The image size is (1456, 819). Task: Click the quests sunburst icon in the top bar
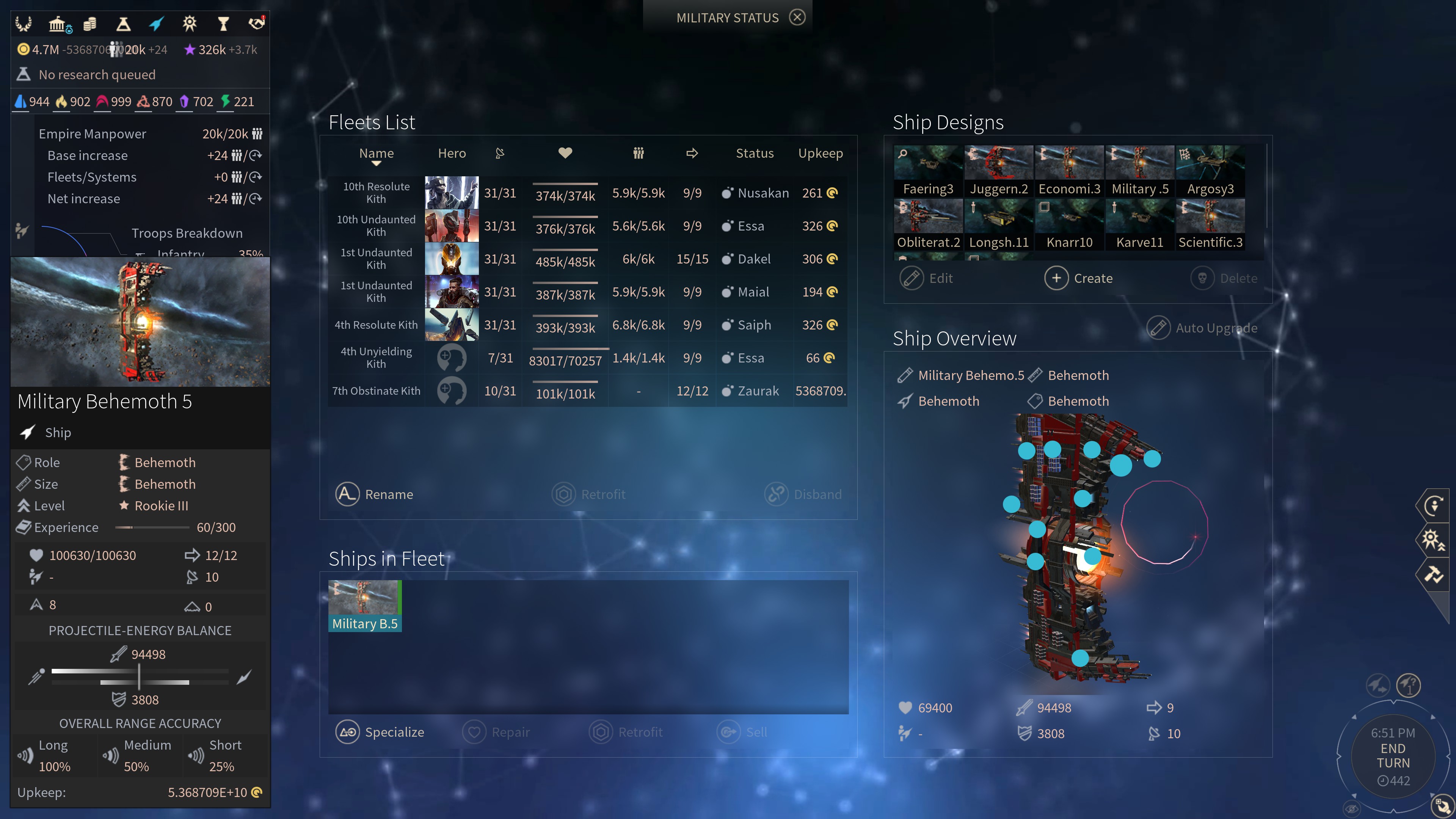[190, 23]
